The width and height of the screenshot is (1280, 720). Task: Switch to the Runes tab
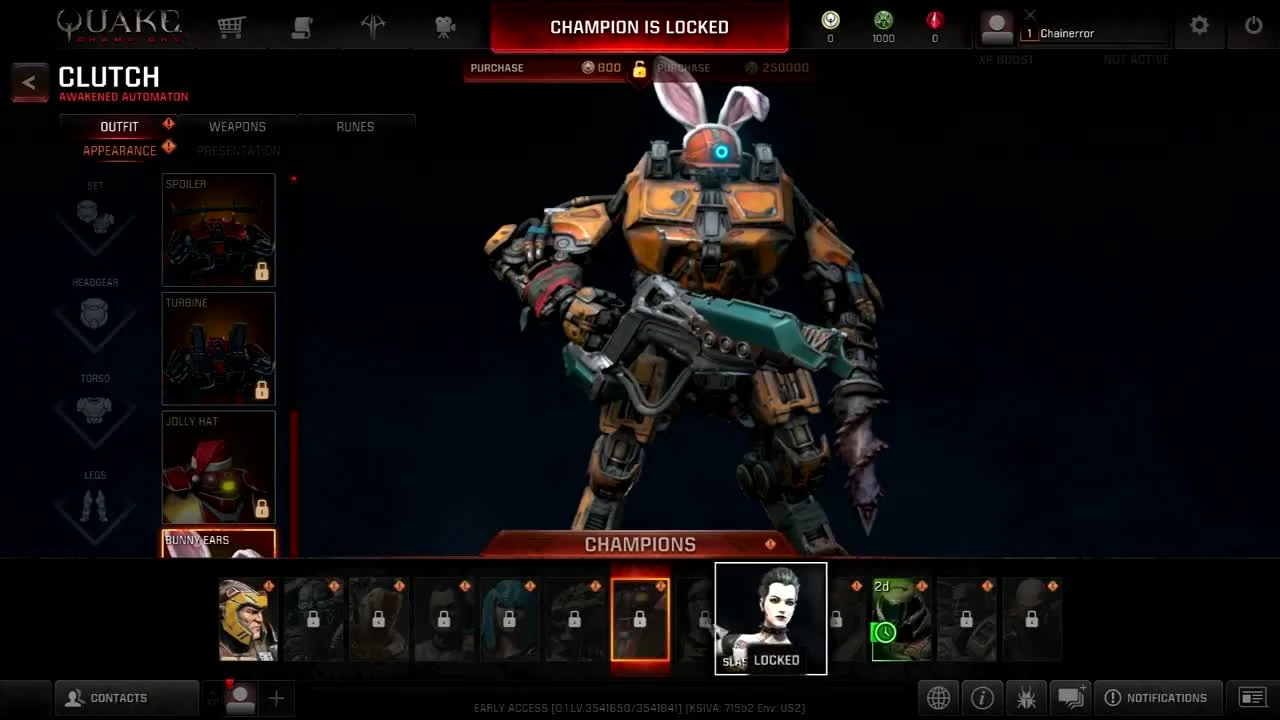(355, 126)
